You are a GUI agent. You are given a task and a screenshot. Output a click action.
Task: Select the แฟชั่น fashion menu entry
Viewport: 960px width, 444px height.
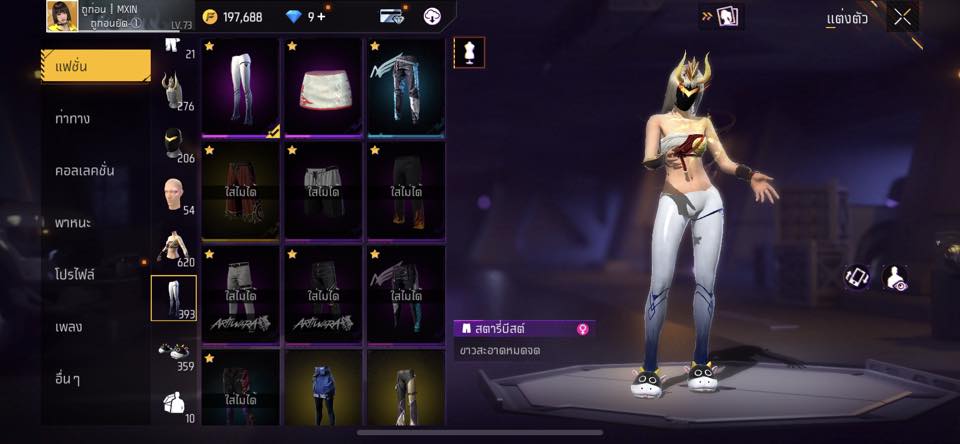click(95, 66)
